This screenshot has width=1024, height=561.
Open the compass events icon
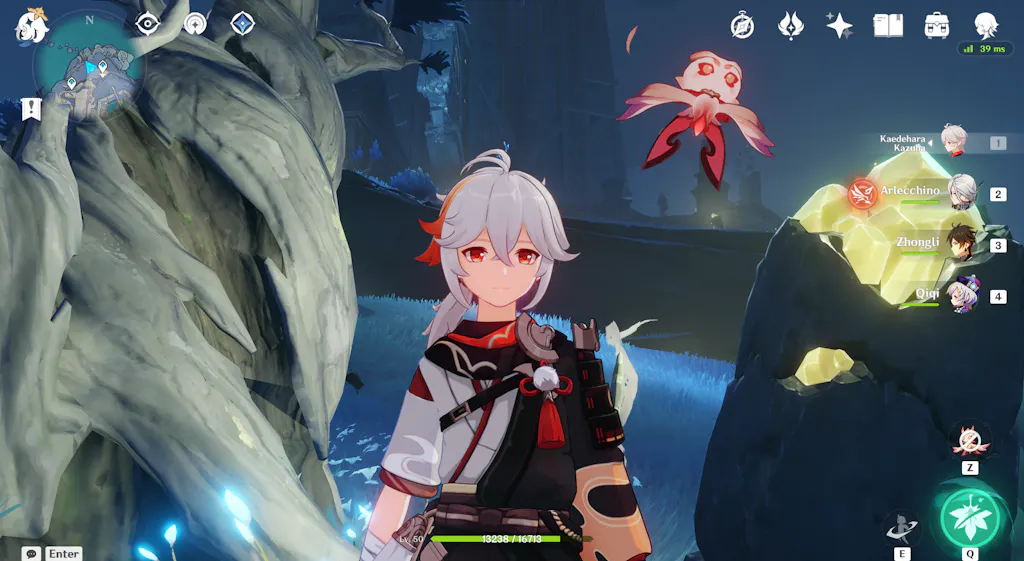(742, 26)
